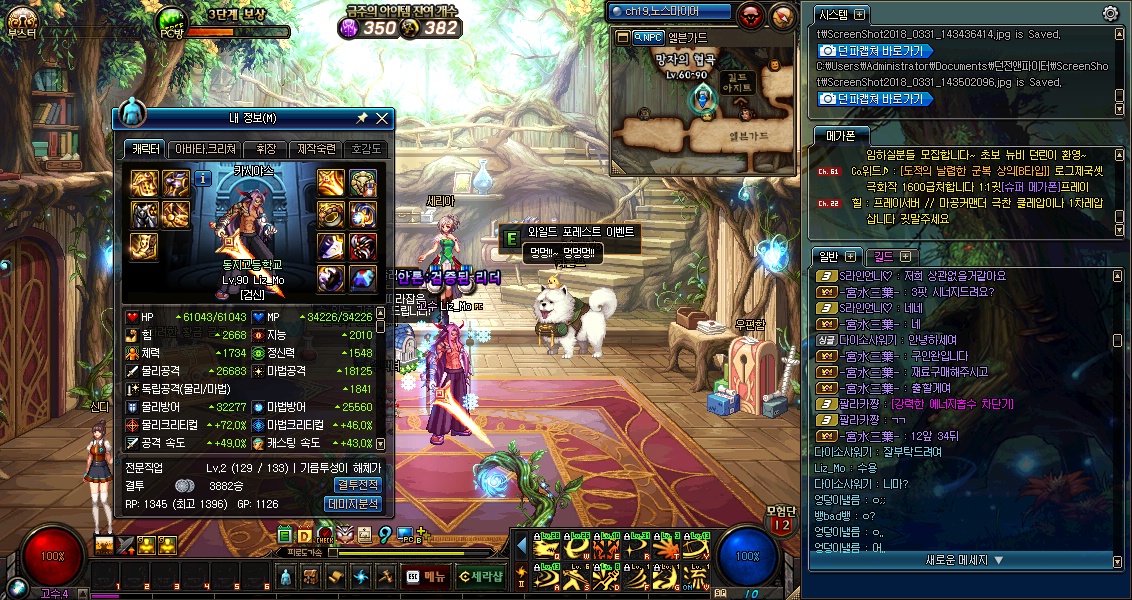The width and height of the screenshot is (1132, 600).
Task: Open the 휘장 tab
Action: pos(266,149)
